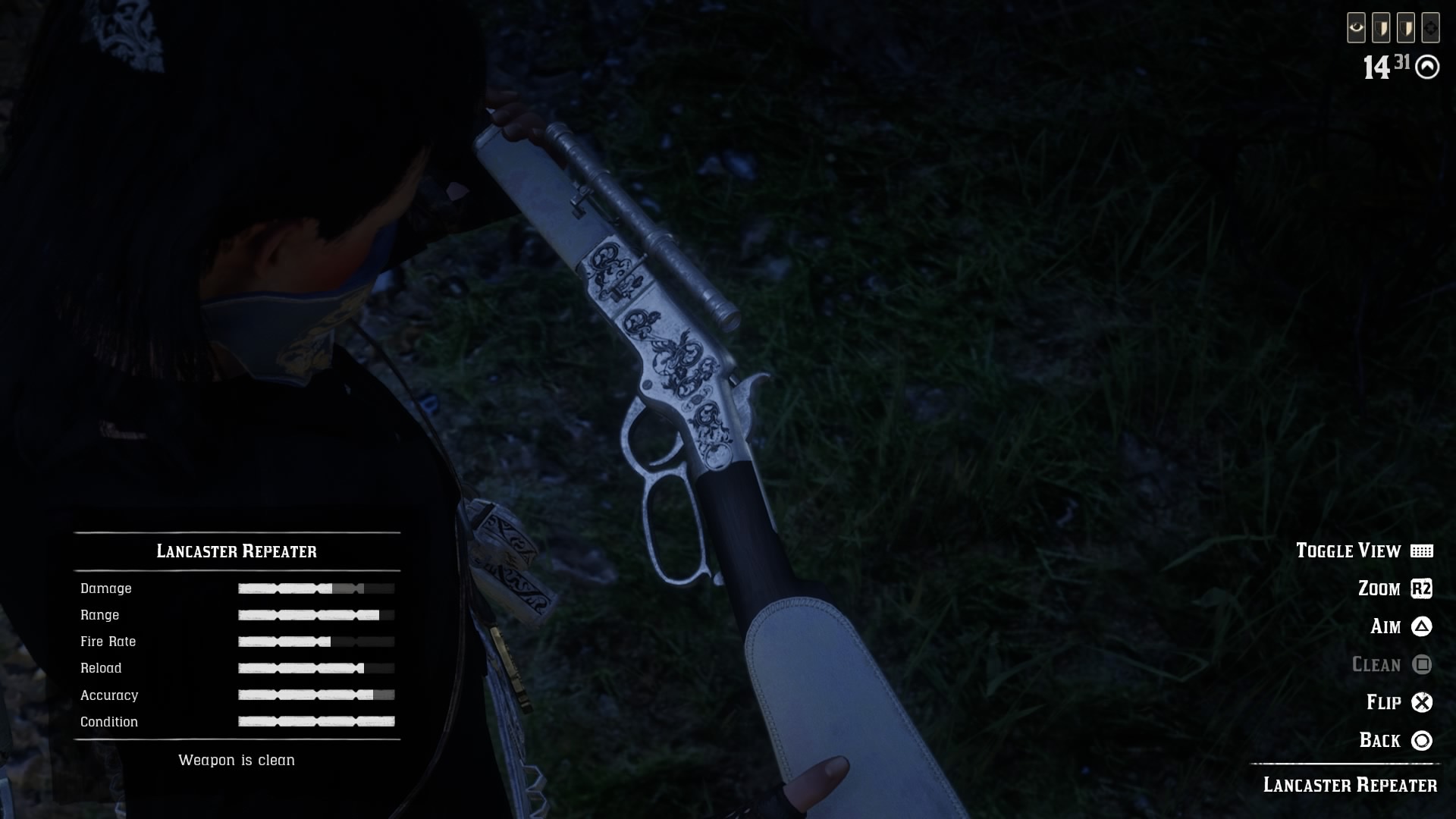1456x819 pixels.
Task: Flip the weapon using the Flip option
Action: click(x=1398, y=702)
